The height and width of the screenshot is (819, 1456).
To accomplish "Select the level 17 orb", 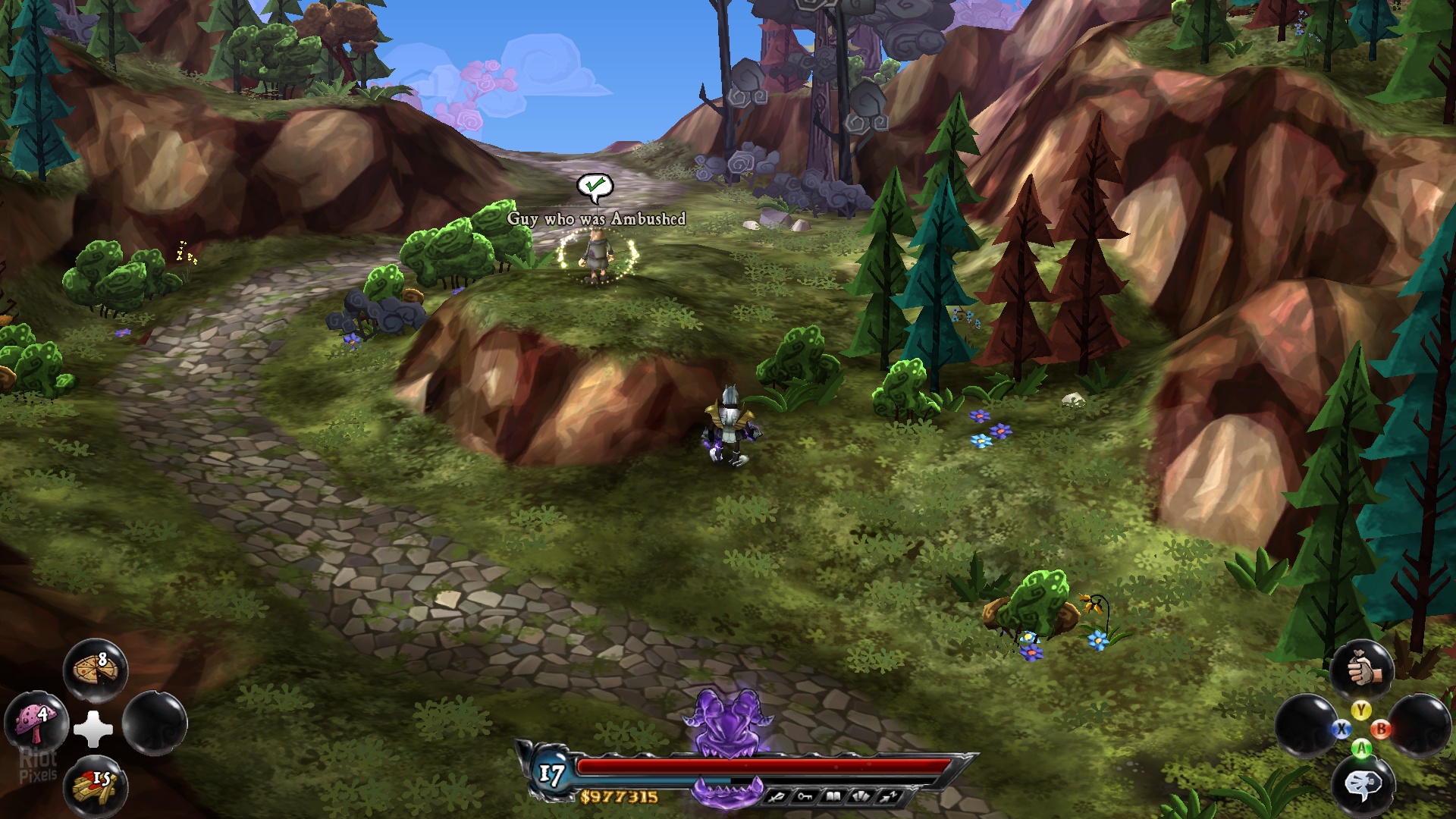I will point(552,774).
